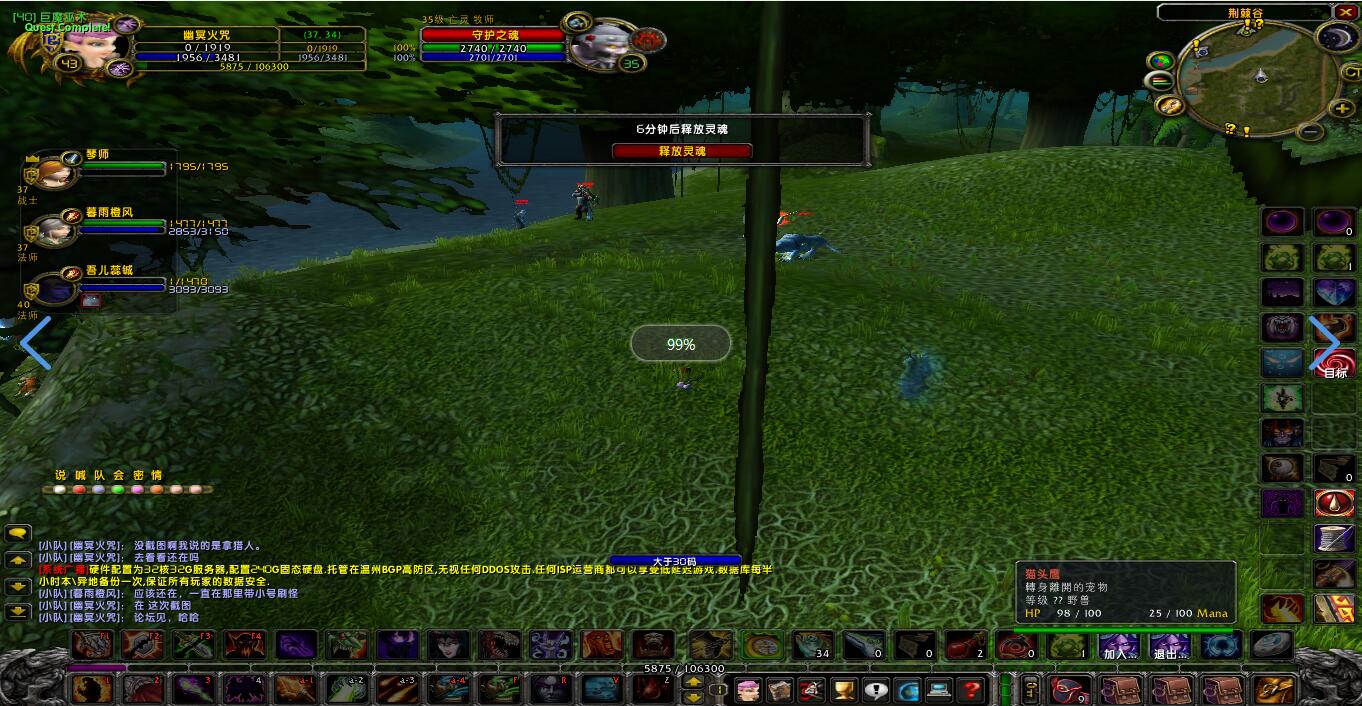Open the character info pink-haired face button

tap(748, 690)
